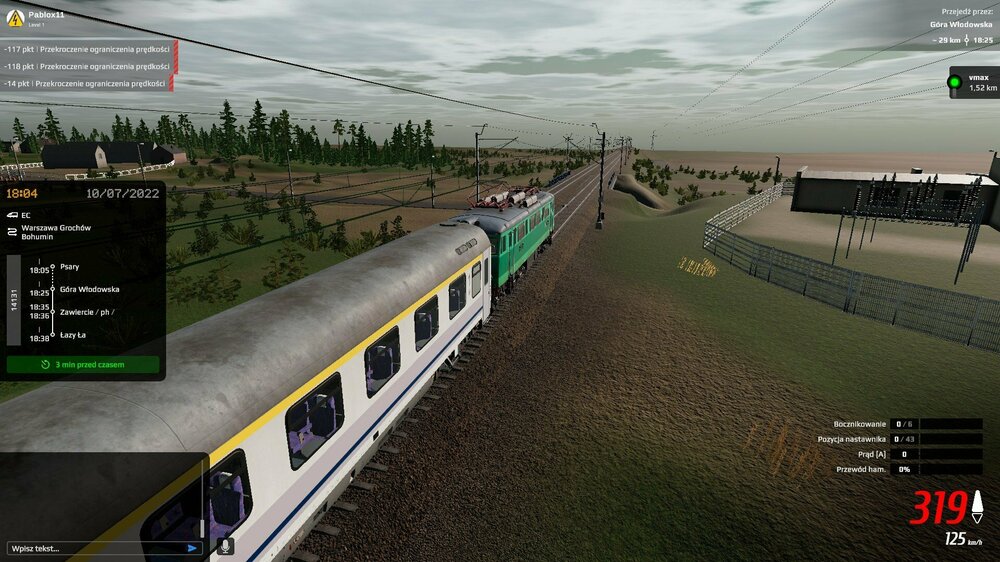1000x562 pixels.
Task: Select the Psary stop in the timetable
Action: pos(70,267)
